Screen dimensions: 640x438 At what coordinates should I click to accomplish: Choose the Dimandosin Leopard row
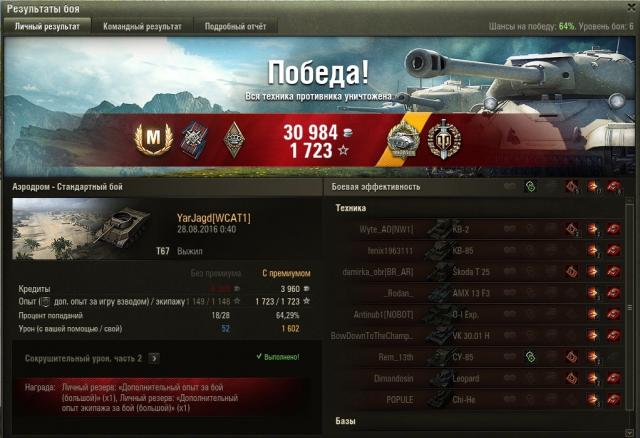tap(480, 376)
